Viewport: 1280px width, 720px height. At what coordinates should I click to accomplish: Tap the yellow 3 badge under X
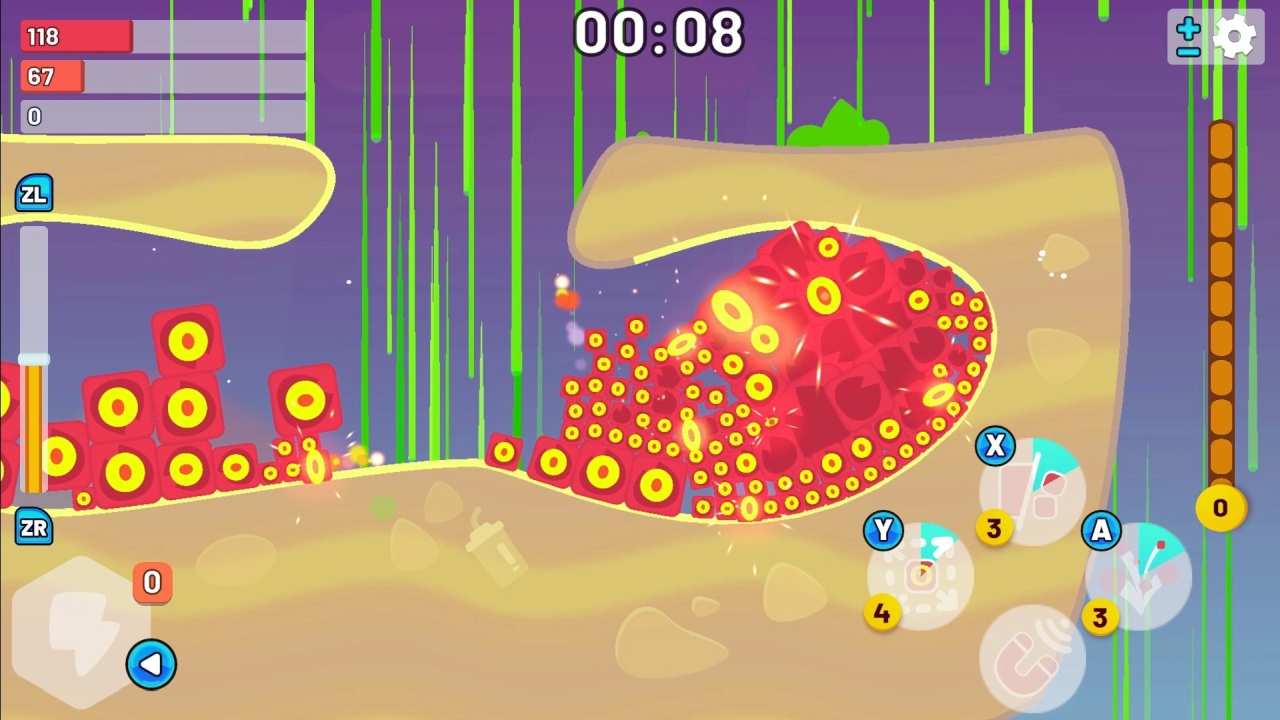(993, 529)
